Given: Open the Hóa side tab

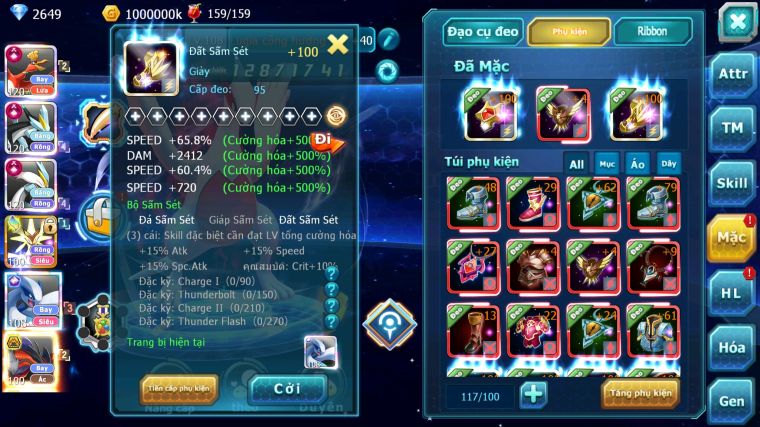Looking at the screenshot, I should pos(733,346).
